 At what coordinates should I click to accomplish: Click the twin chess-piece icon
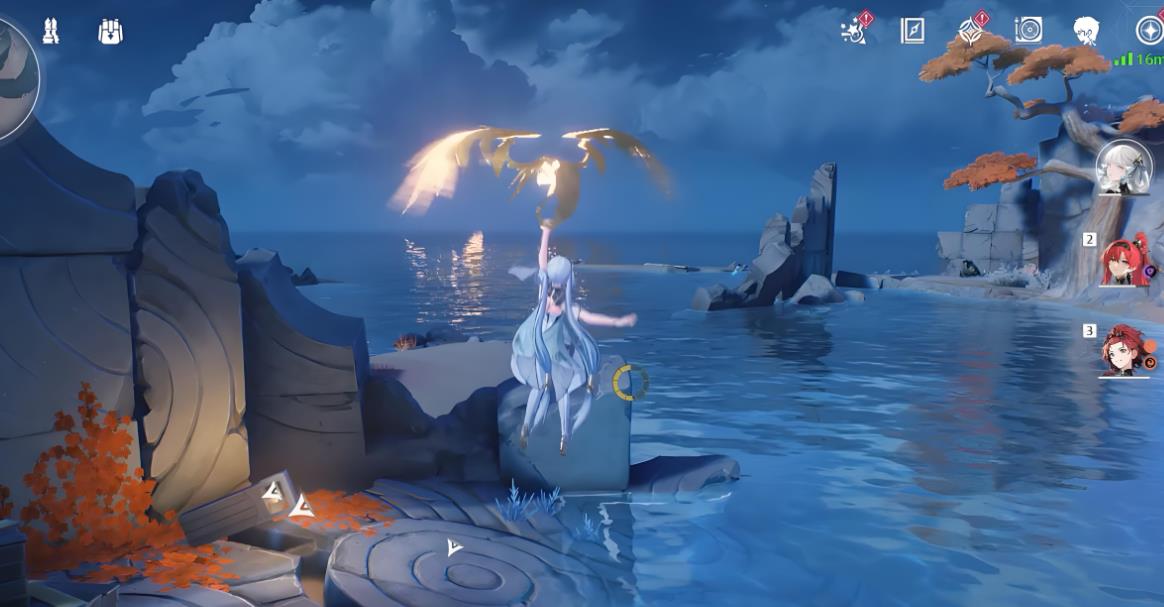(50, 32)
